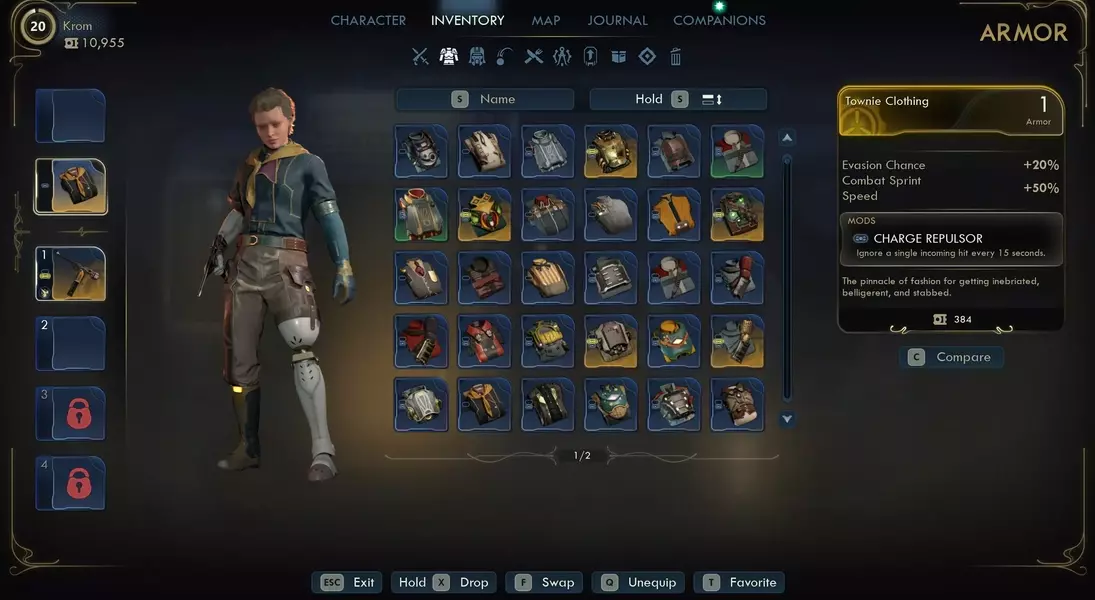Select the equipped weapon in slot 1

pyautogui.click(x=71, y=274)
